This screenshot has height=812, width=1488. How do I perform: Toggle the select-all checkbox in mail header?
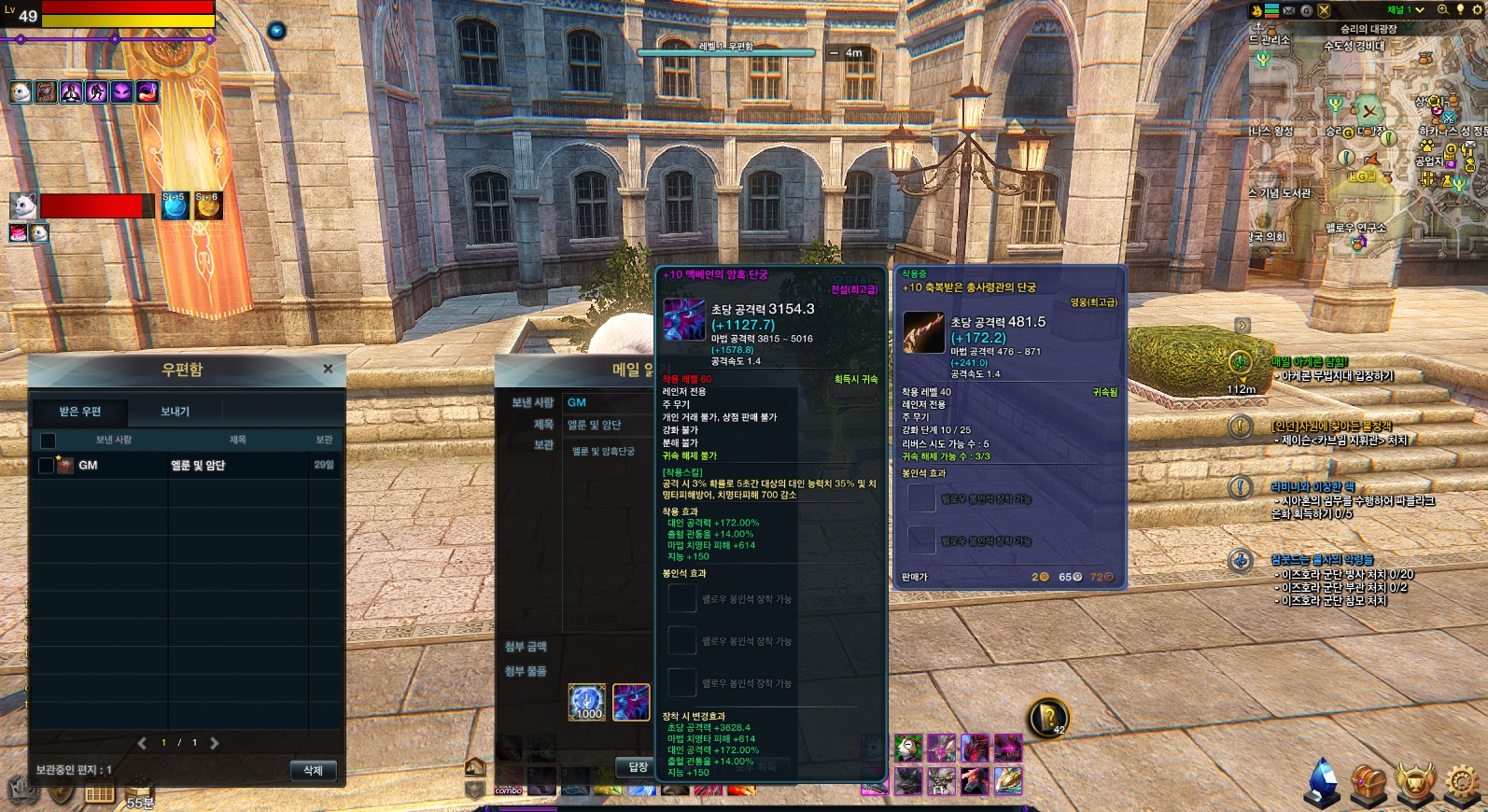tap(48, 440)
